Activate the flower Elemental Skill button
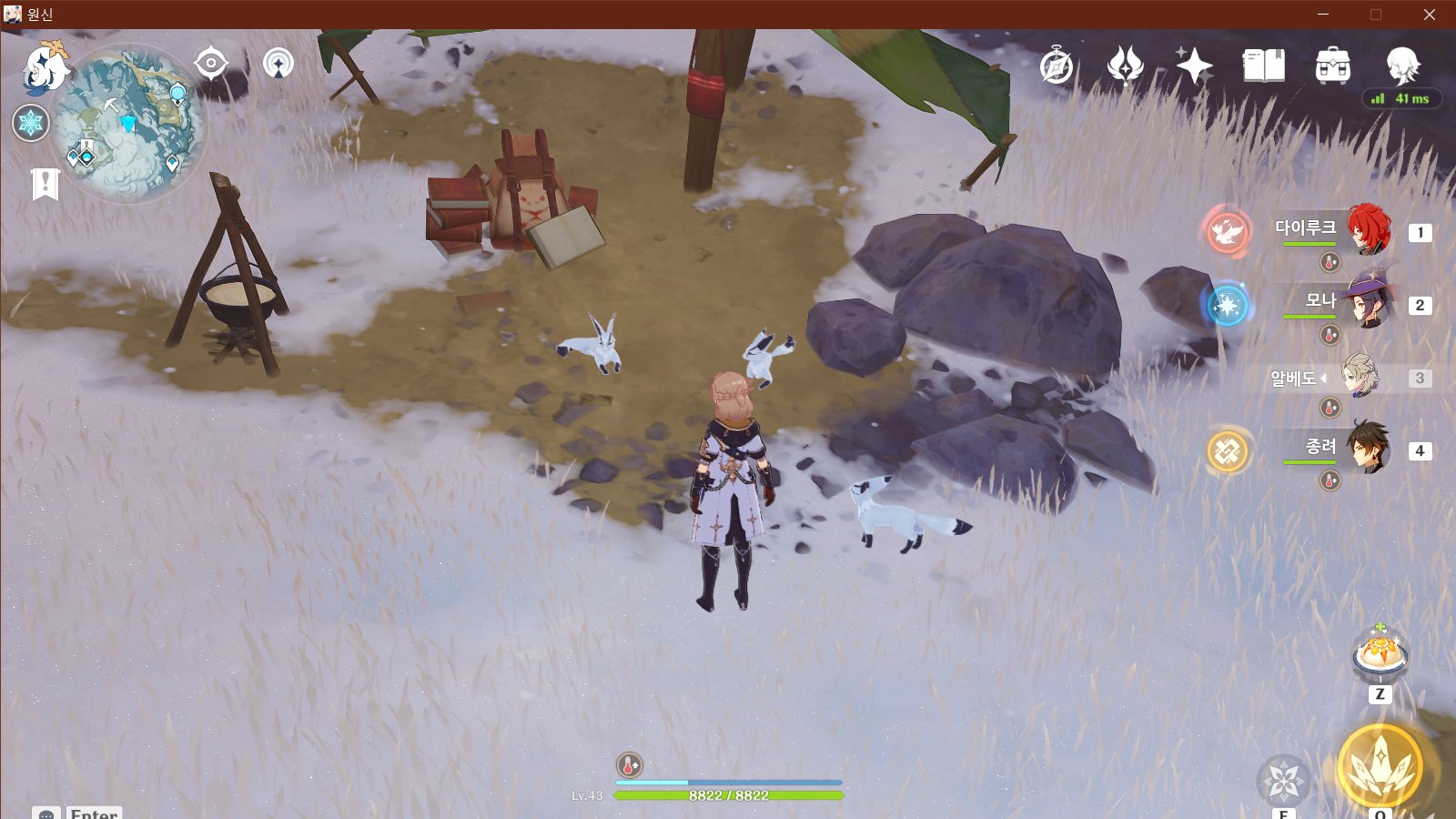This screenshot has width=1456, height=819. click(x=1283, y=780)
